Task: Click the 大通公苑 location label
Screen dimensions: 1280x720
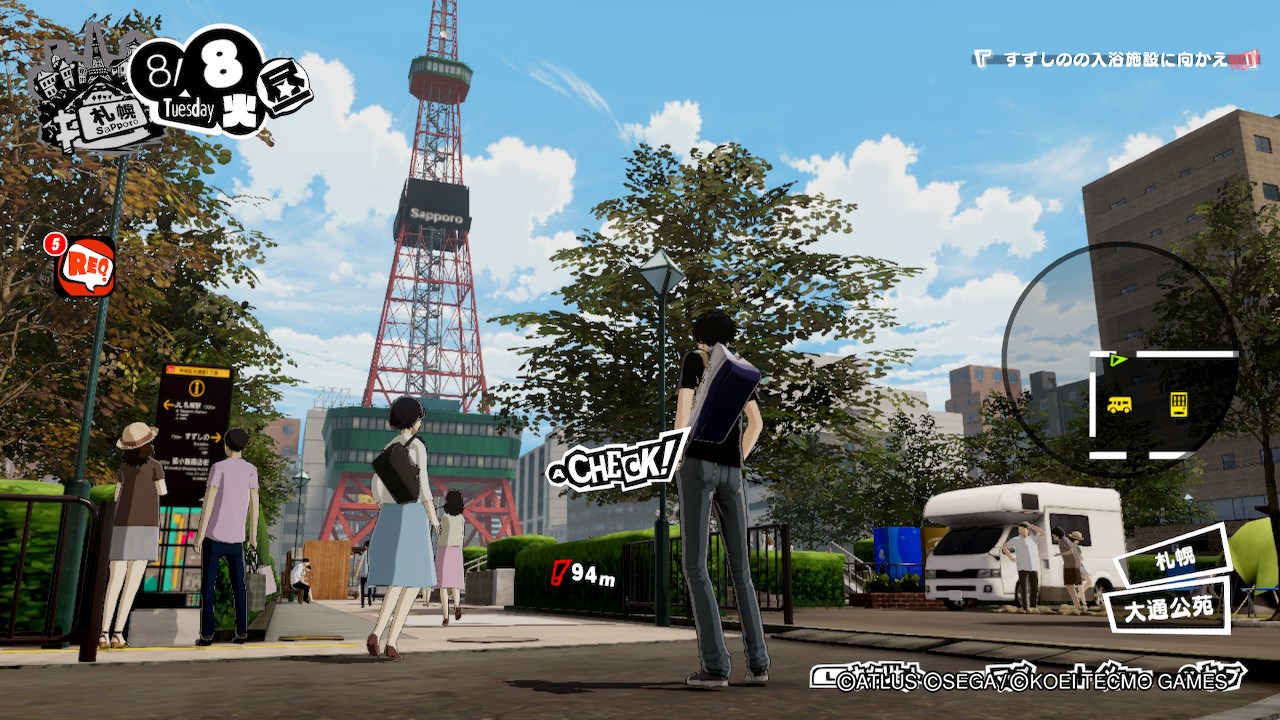Action: [x=1167, y=606]
